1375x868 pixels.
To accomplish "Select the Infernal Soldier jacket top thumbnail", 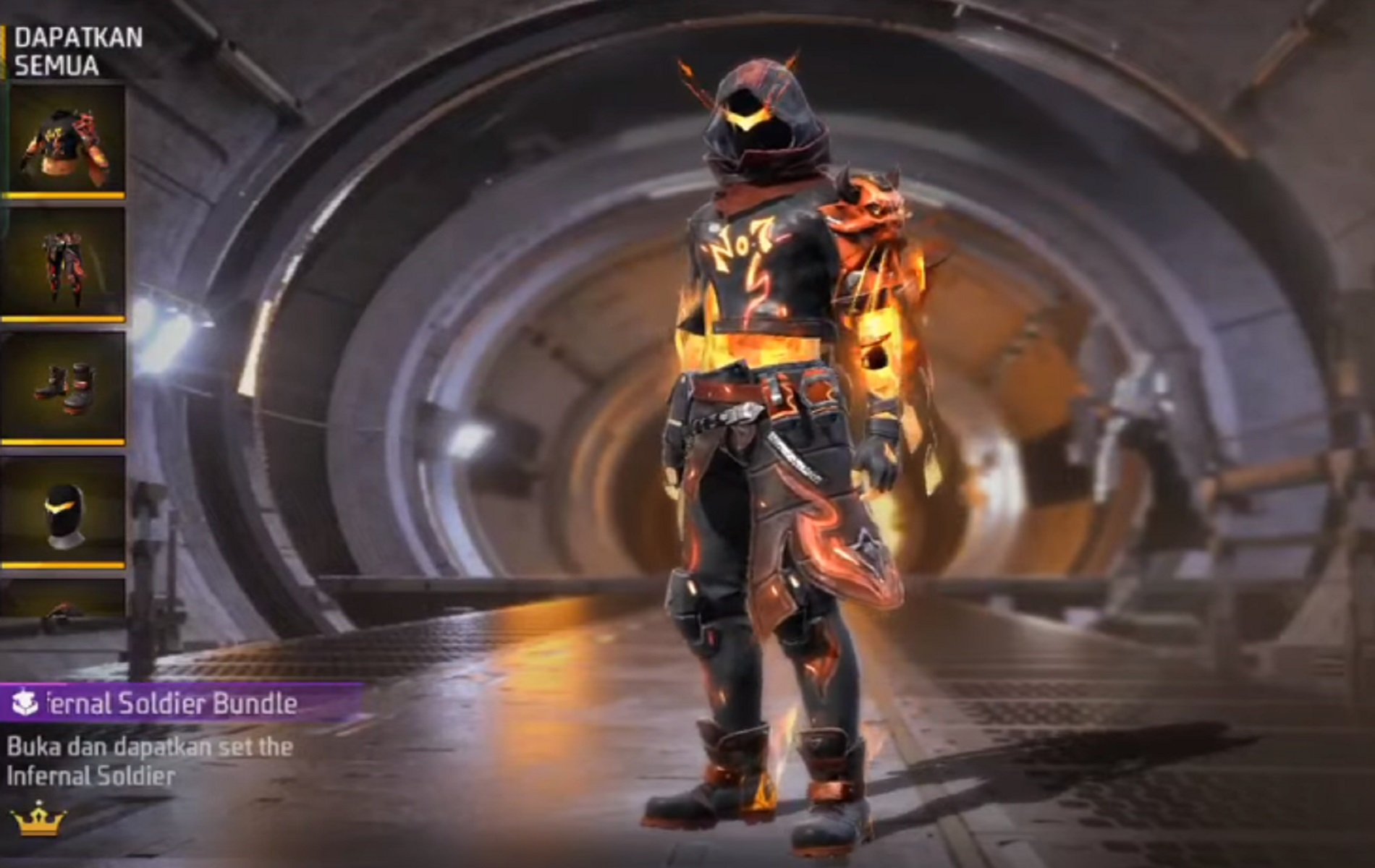I will coord(64,142).
